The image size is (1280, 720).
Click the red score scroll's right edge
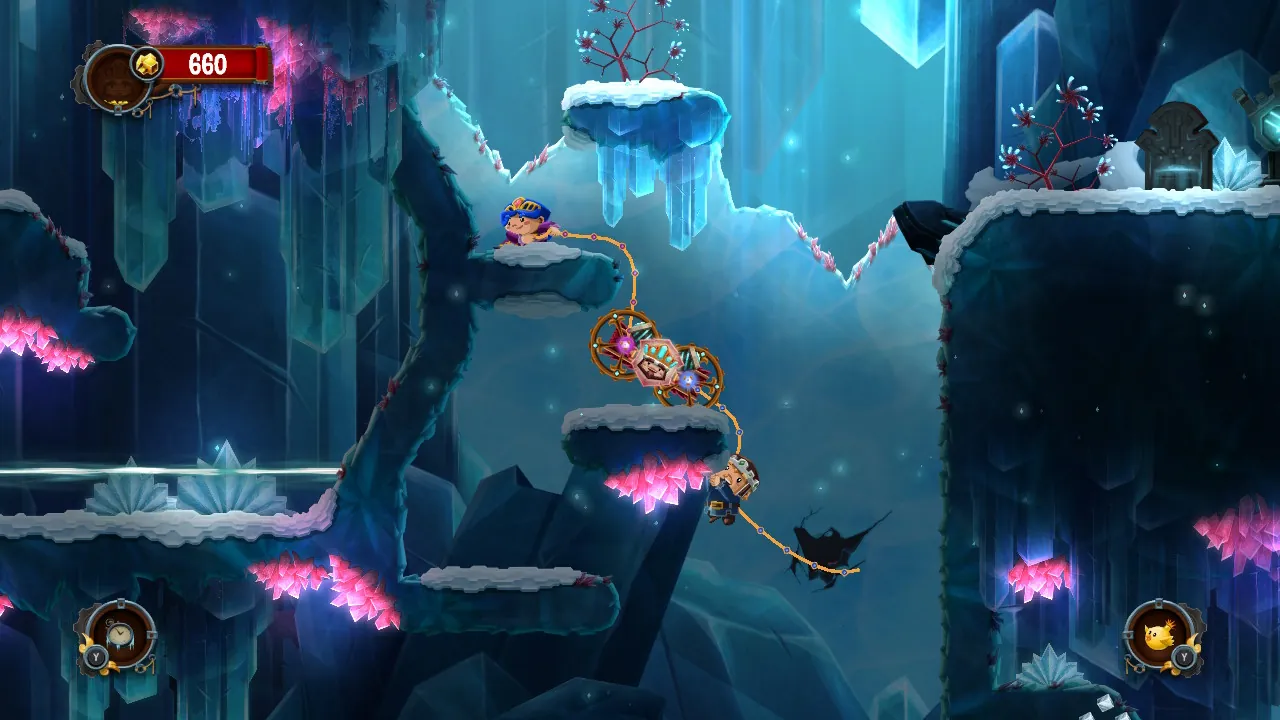click(x=262, y=63)
